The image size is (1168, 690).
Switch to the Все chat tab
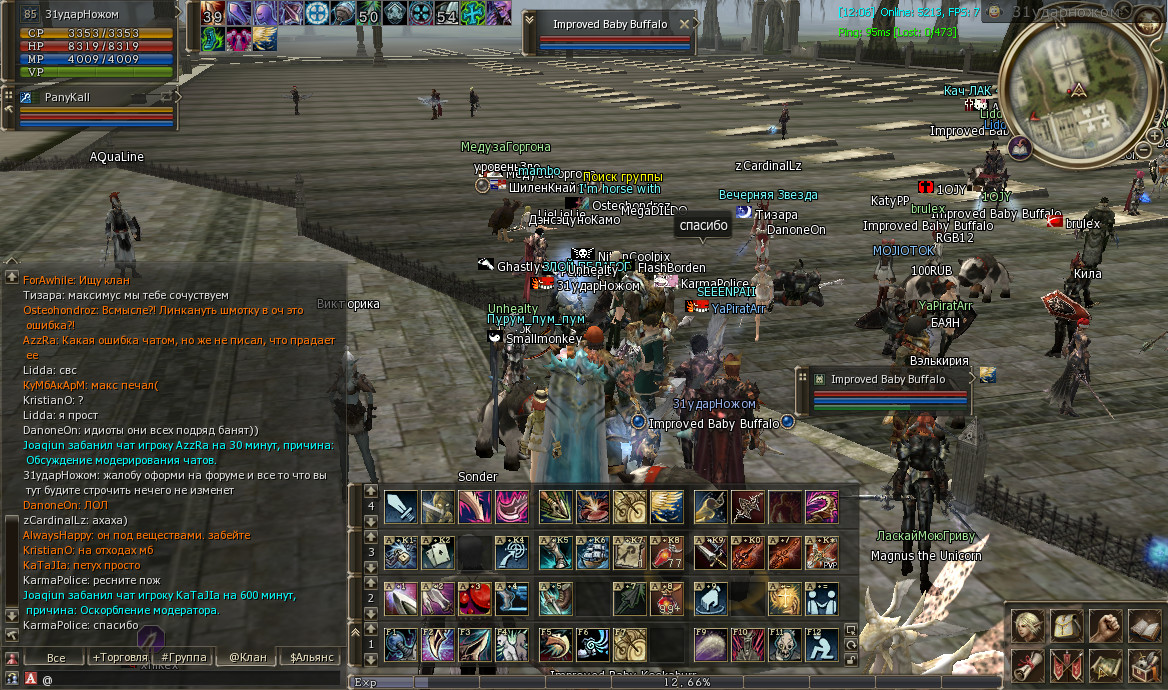pos(56,658)
